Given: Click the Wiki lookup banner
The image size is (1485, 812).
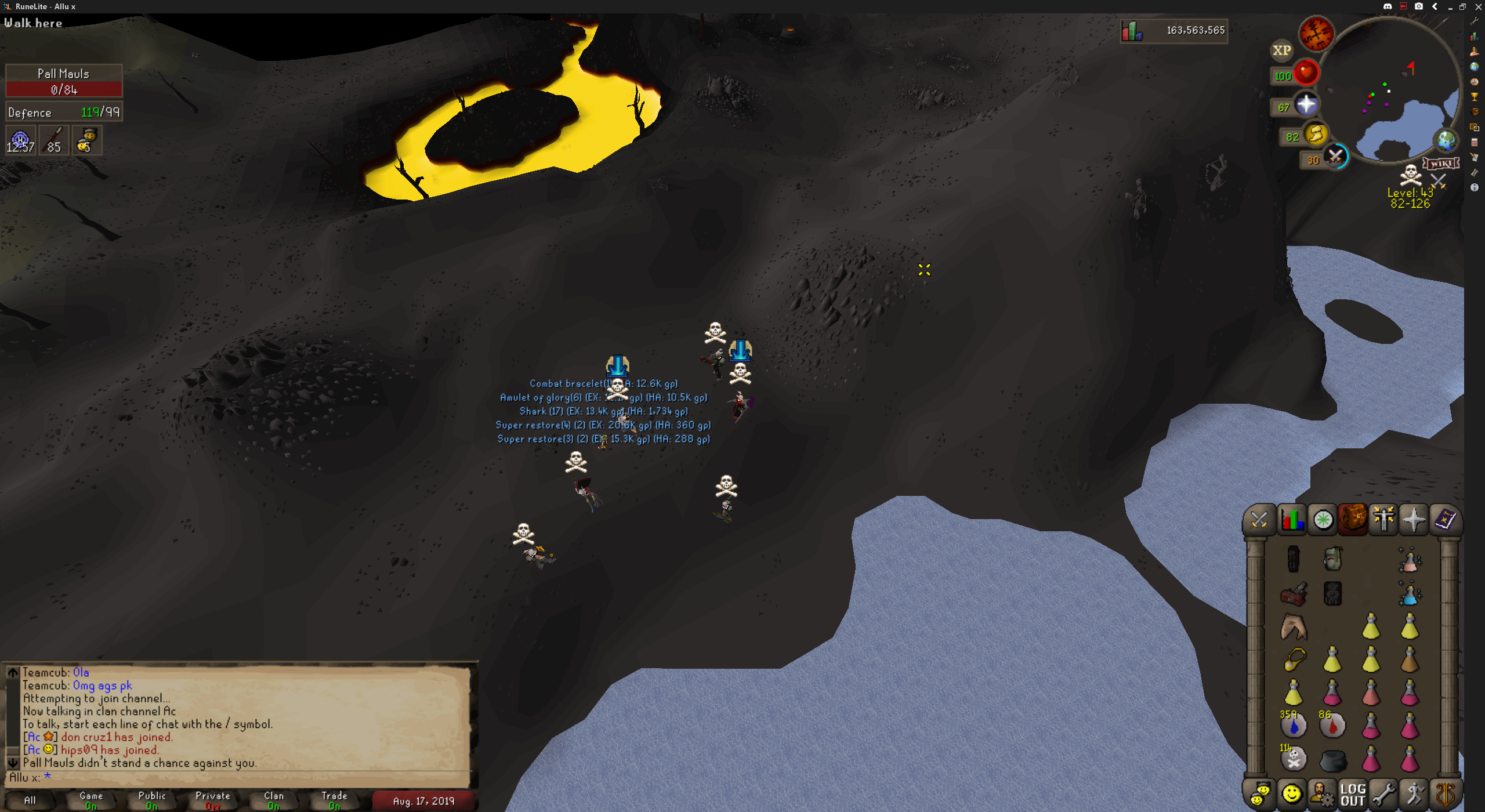Looking at the screenshot, I should point(1440,164).
